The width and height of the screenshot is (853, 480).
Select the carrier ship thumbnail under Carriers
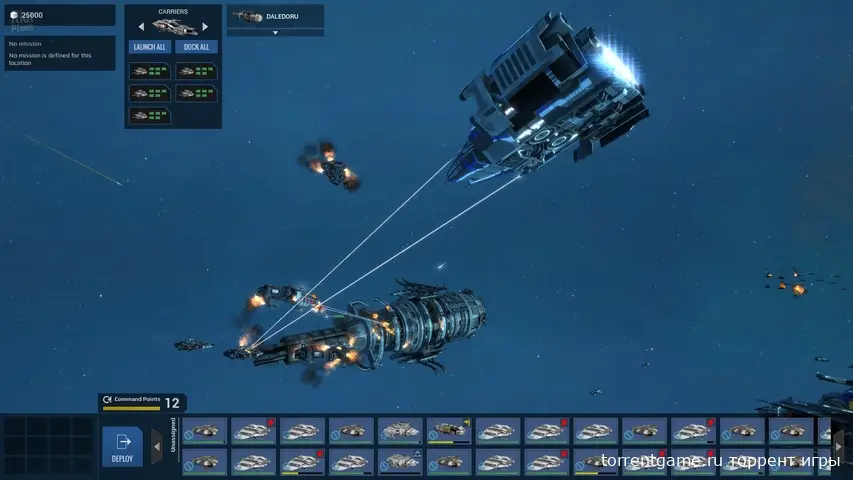pos(173,27)
